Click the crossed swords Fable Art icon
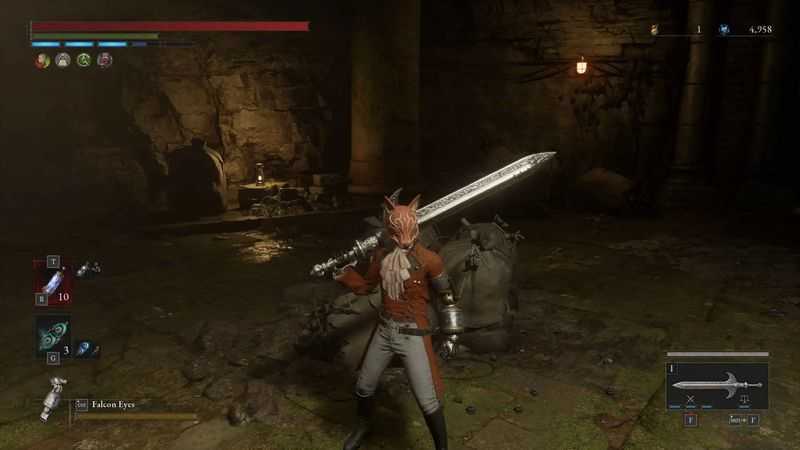The width and height of the screenshot is (800, 450). (690, 401)
